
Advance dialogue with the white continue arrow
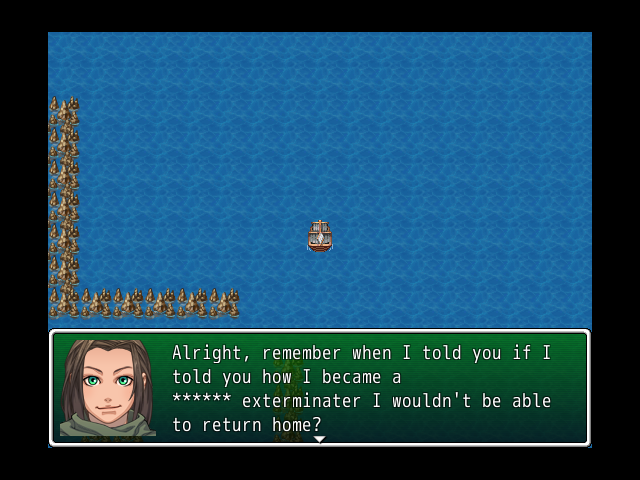(319, 439)
